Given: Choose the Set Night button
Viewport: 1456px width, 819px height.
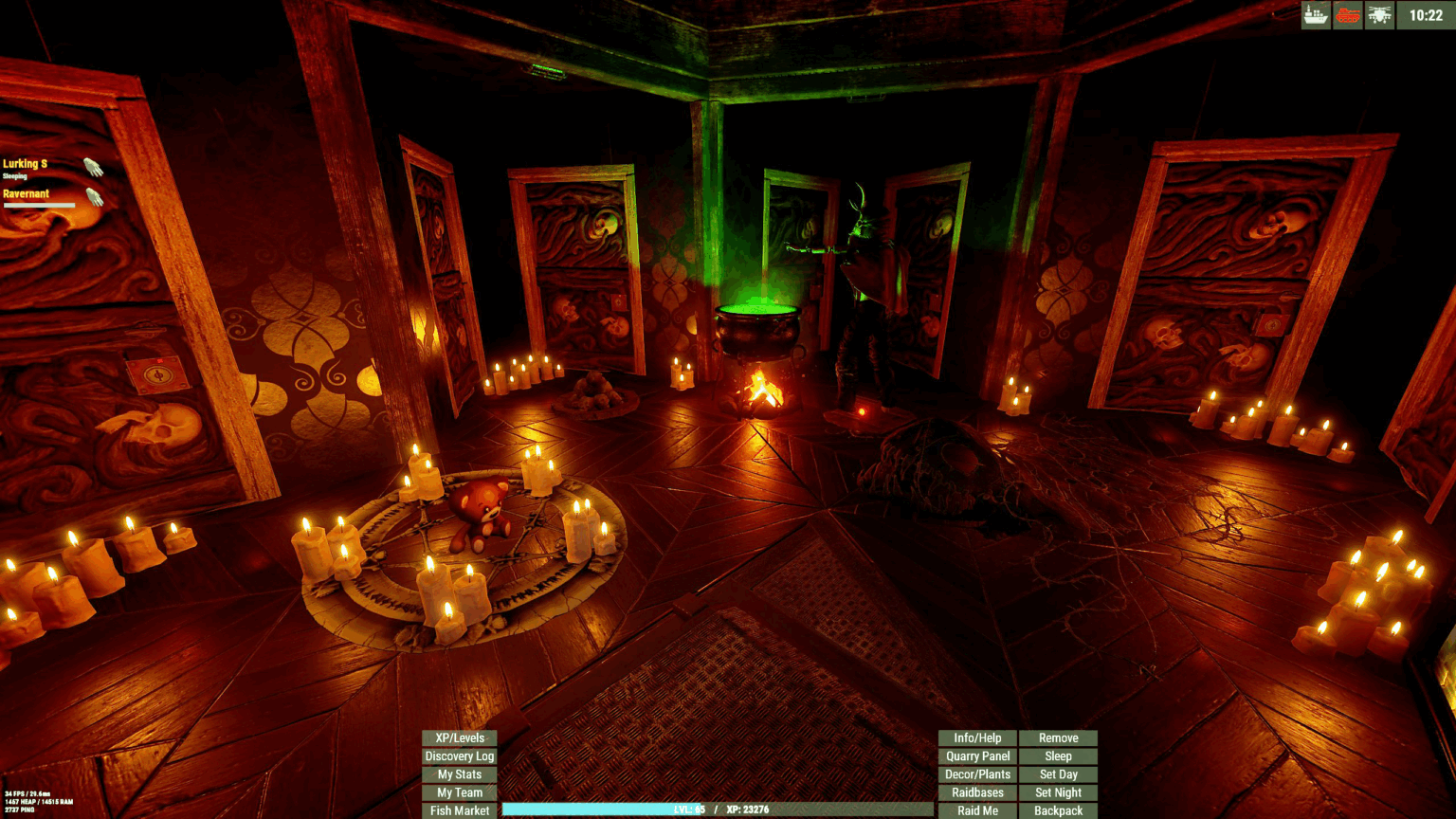Looking at the screenshot, I should (x=1058, y=792).
